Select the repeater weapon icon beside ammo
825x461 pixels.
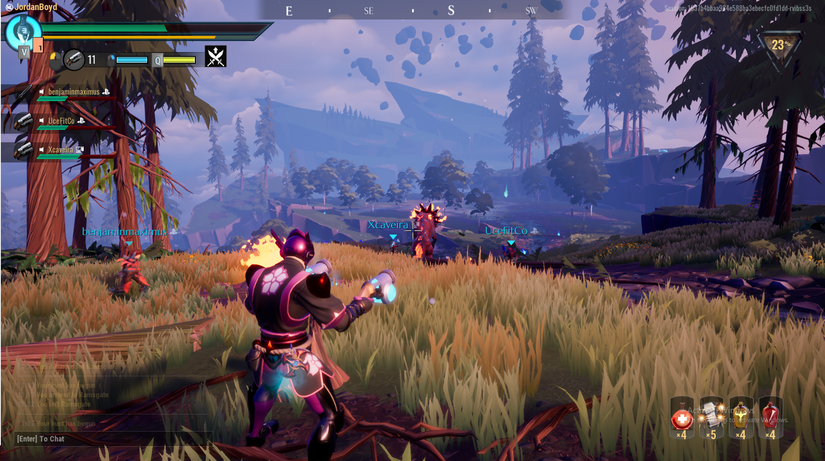75,59
